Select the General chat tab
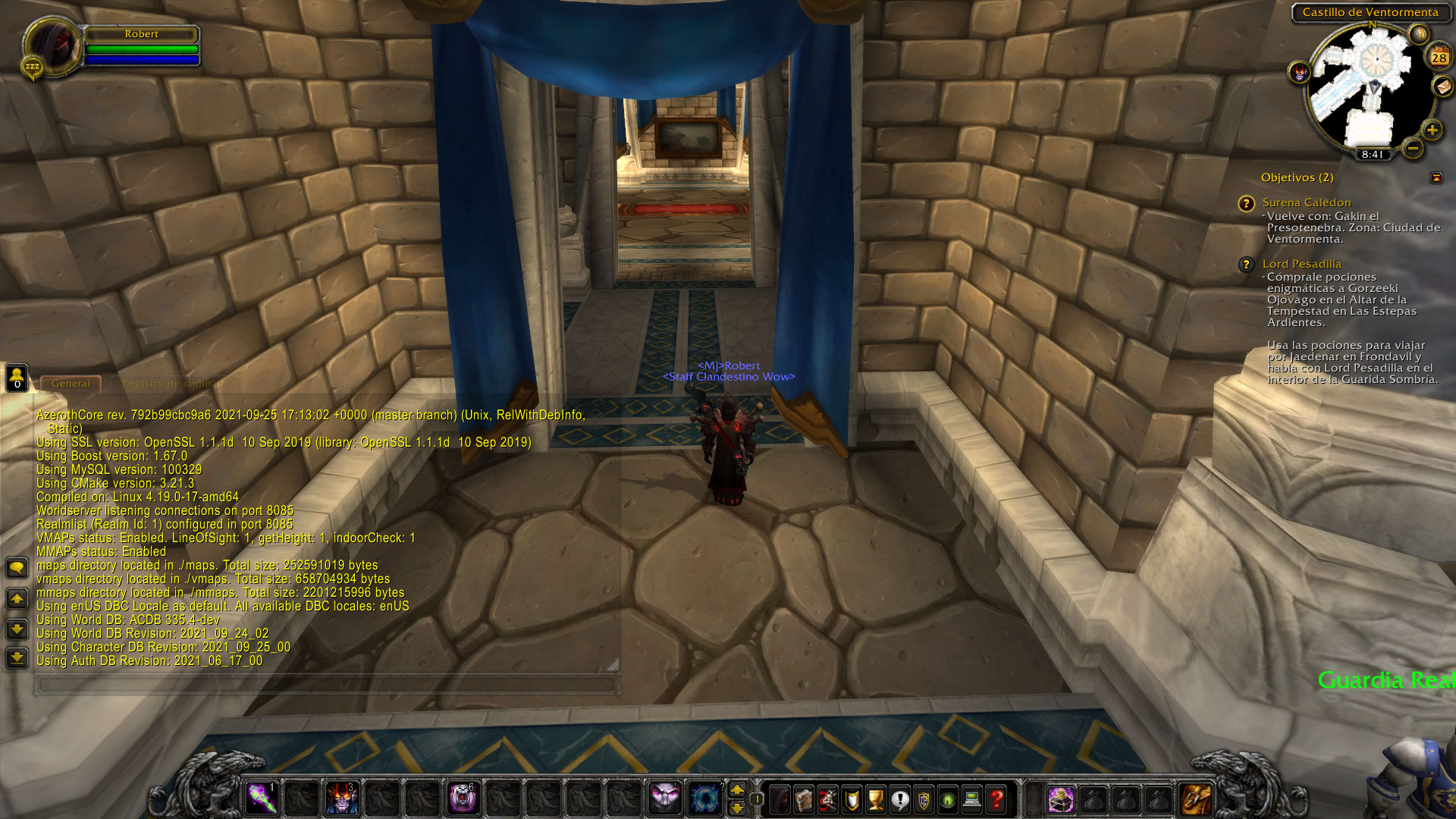Viewport: 1456px width, 819px height. coord(71,383)
